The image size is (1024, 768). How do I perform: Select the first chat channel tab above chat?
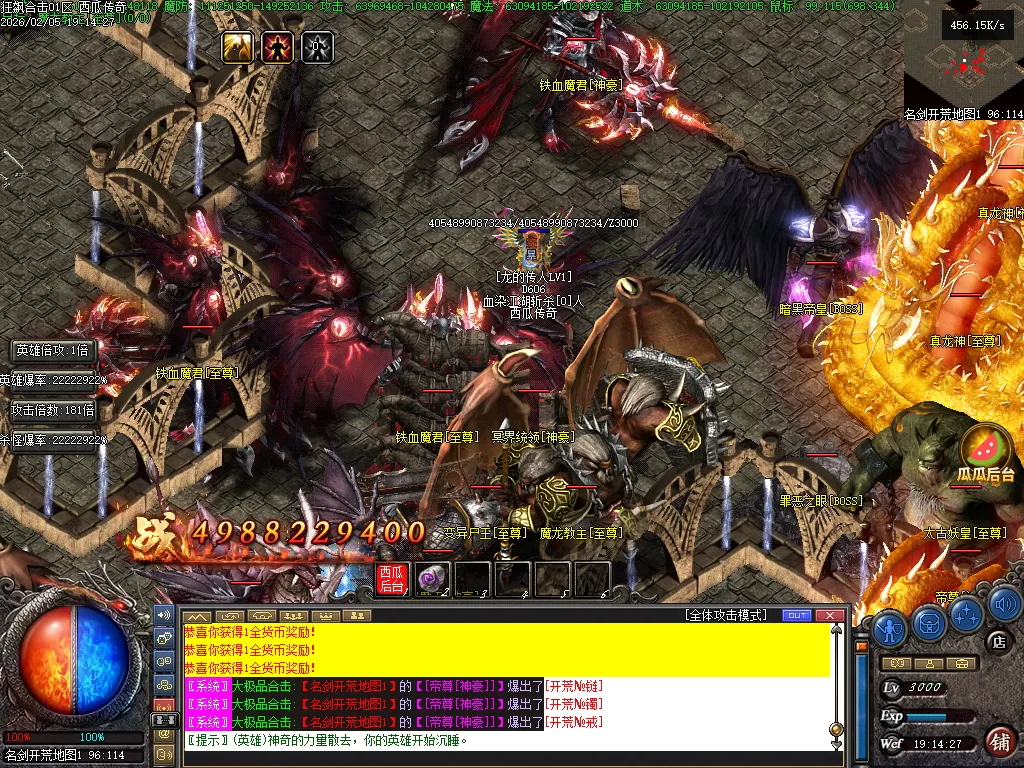coord(197,615)
